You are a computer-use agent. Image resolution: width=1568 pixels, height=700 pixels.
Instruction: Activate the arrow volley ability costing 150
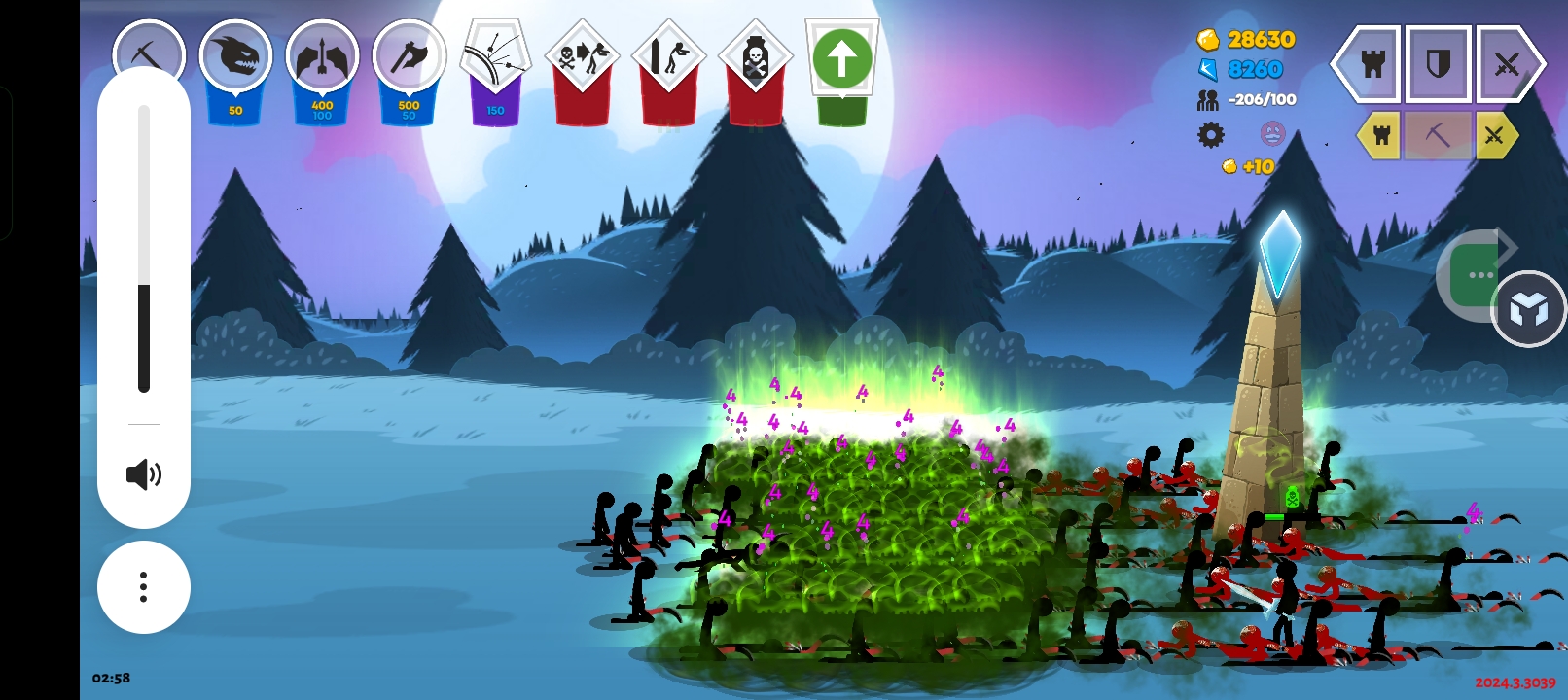pos(495,58)
